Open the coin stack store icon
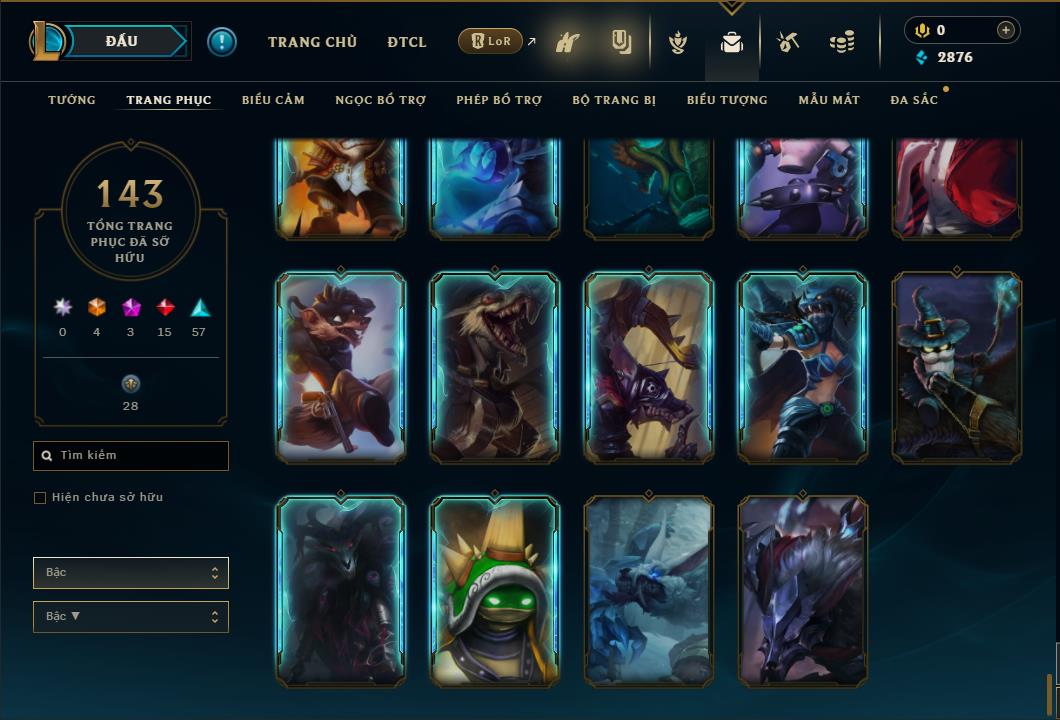The width and height of the screenshot is (1060, 720). tap(842, 43)
